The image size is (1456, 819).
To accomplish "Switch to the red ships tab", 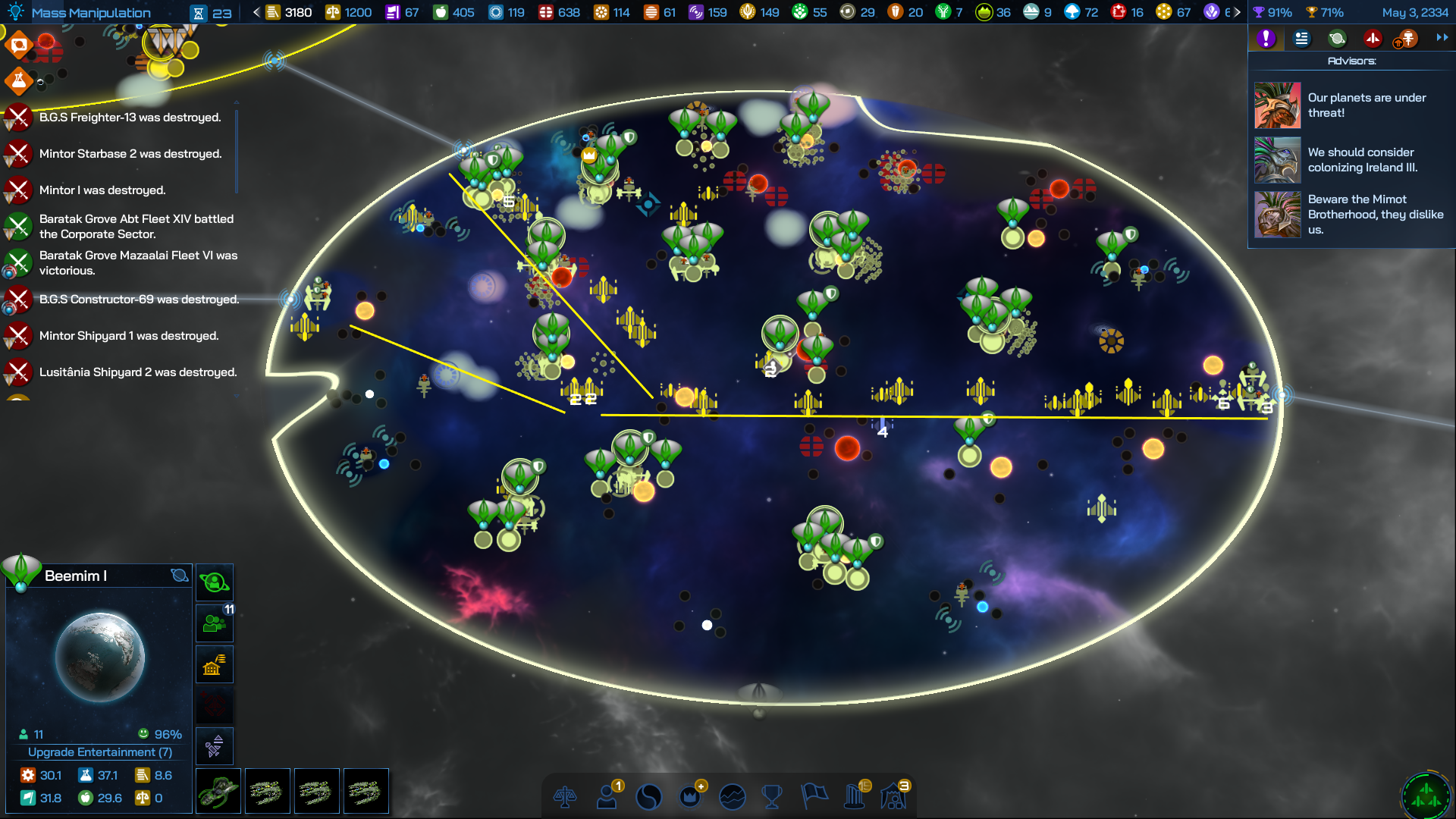I will (x=1372, y=39).
